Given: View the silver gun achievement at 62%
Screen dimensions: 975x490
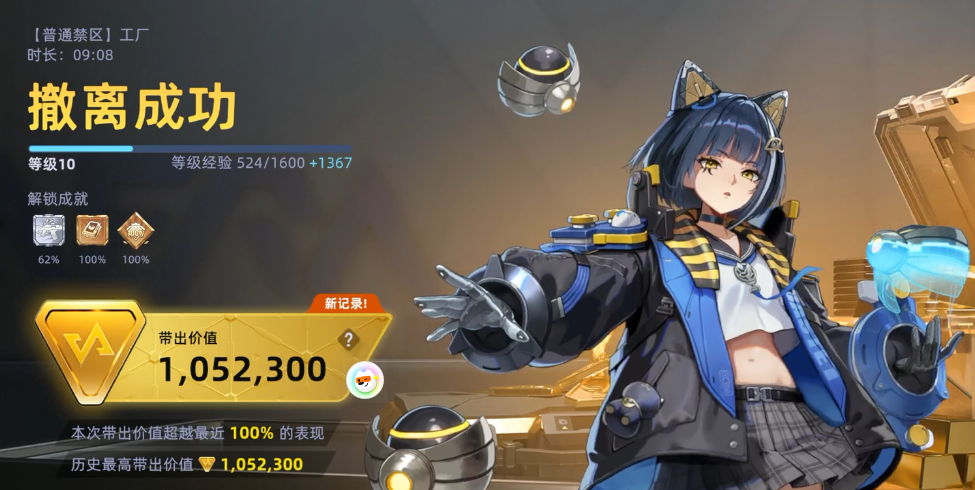Looking at the screenshot, I should coord(49,230).
